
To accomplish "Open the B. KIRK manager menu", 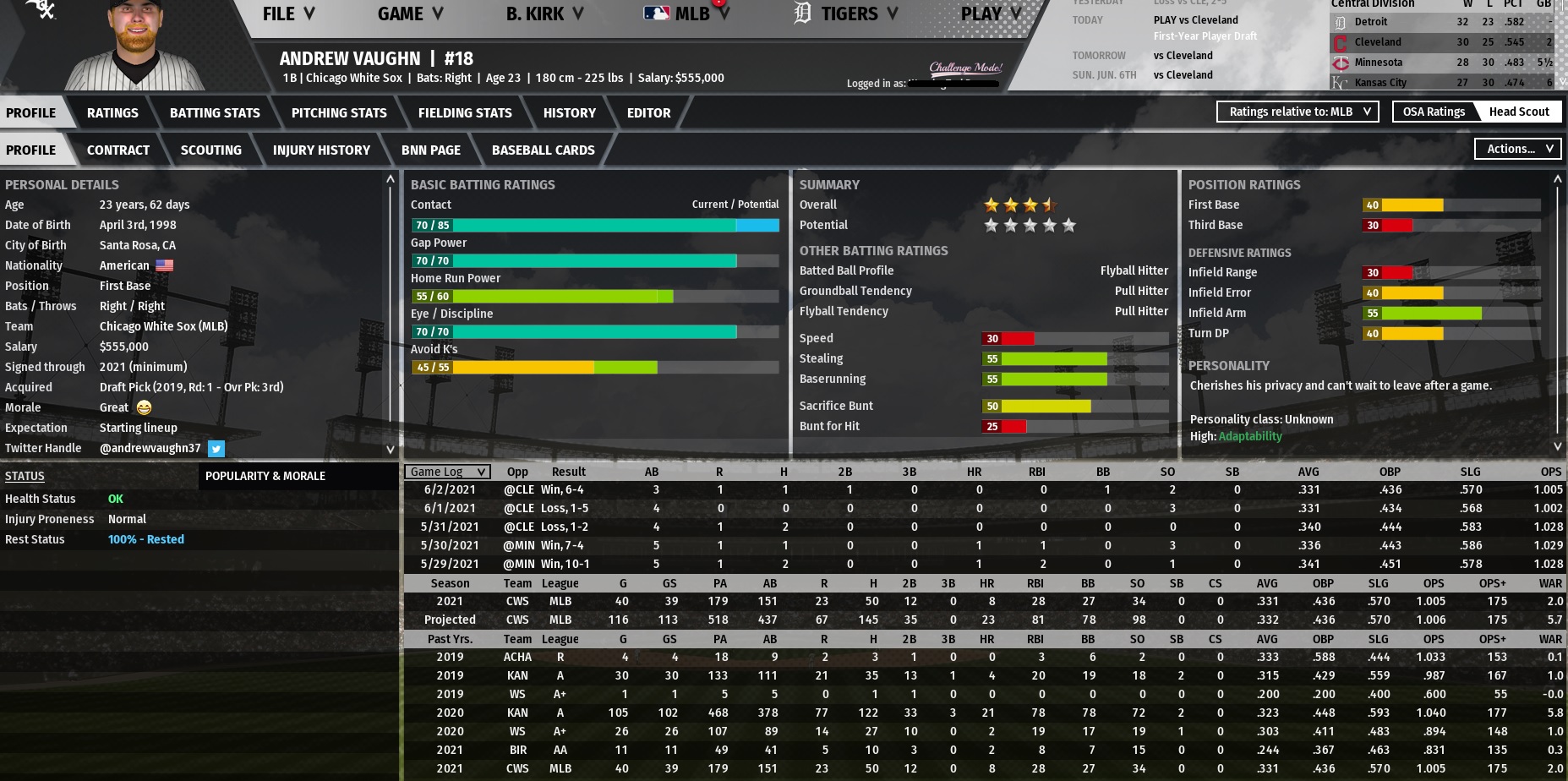I will pos(544,14).
